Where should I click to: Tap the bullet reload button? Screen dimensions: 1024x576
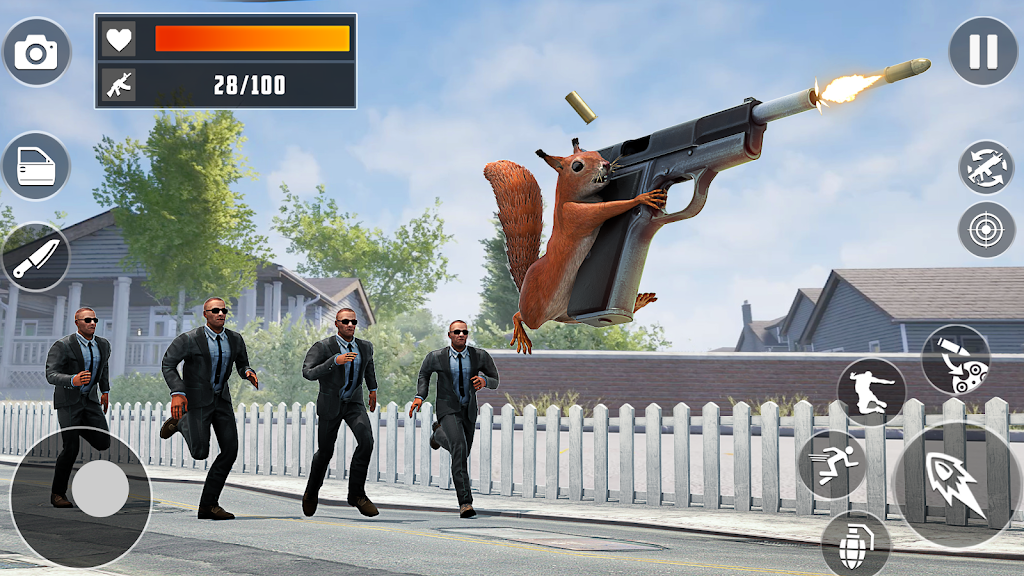tap(955, 360)
